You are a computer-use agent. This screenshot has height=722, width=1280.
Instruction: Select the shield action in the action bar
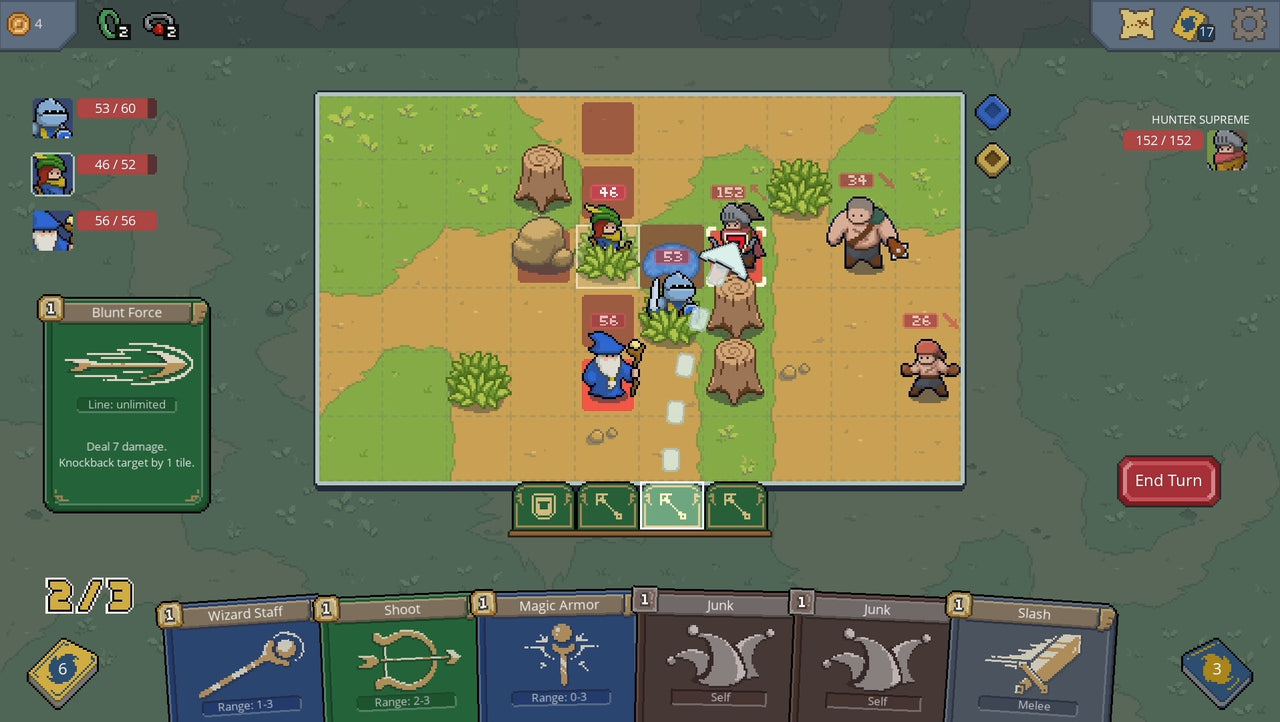(543, 507)
